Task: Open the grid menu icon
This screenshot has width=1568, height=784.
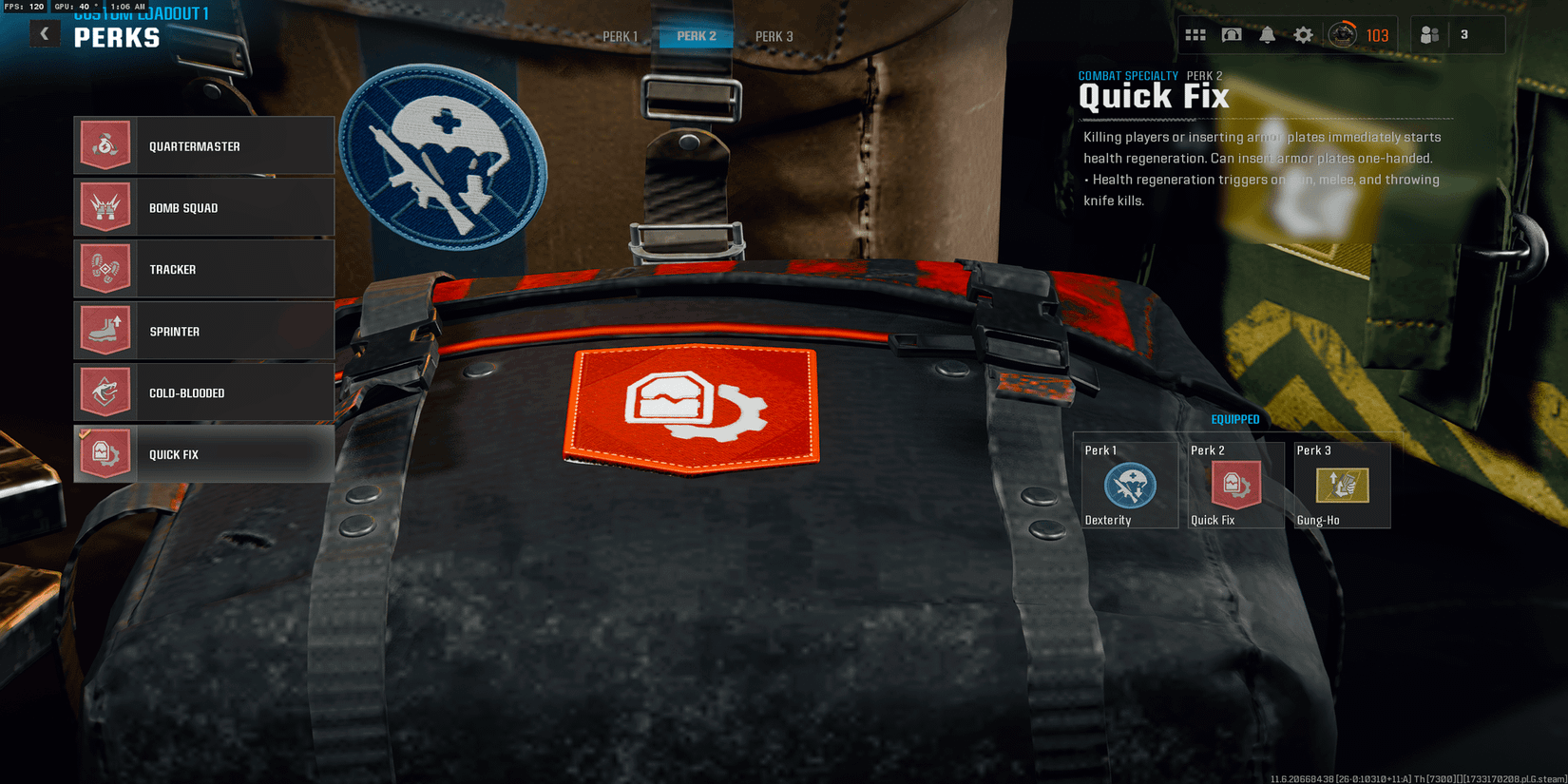Action: click(x=1194, y=34)
